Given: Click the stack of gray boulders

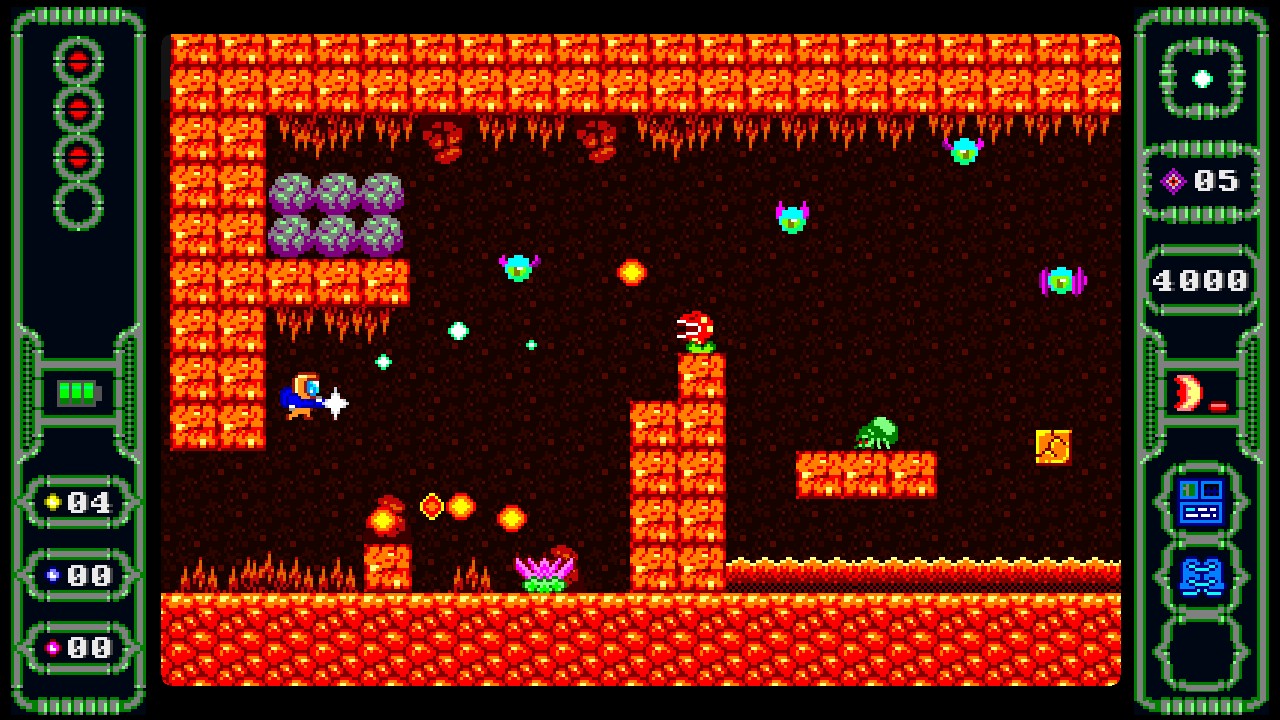Looking at the screenshot, I should 338,213.
